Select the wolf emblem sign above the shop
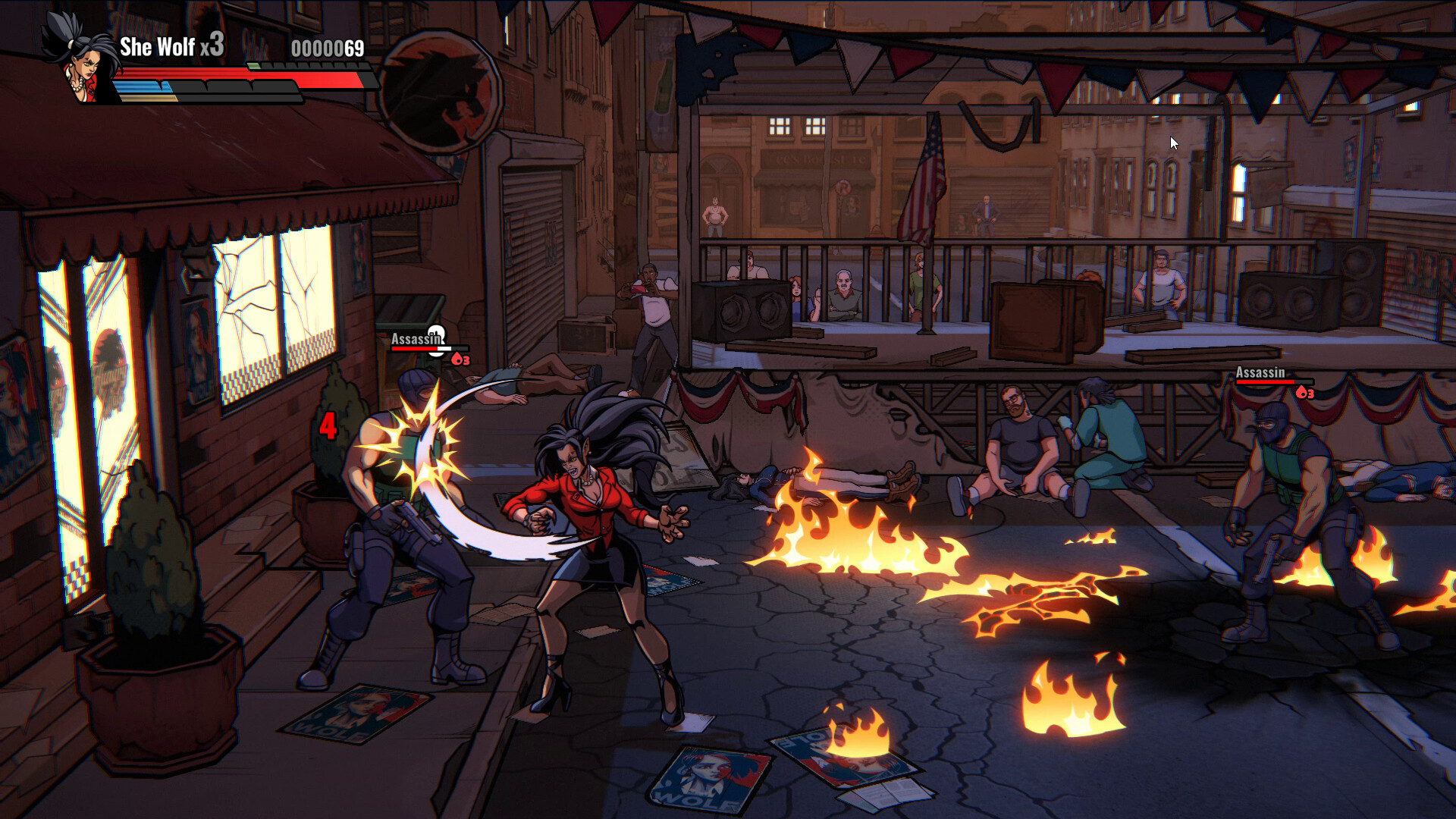The height and width of the screenshot is (819, 1456). point(438,91)
